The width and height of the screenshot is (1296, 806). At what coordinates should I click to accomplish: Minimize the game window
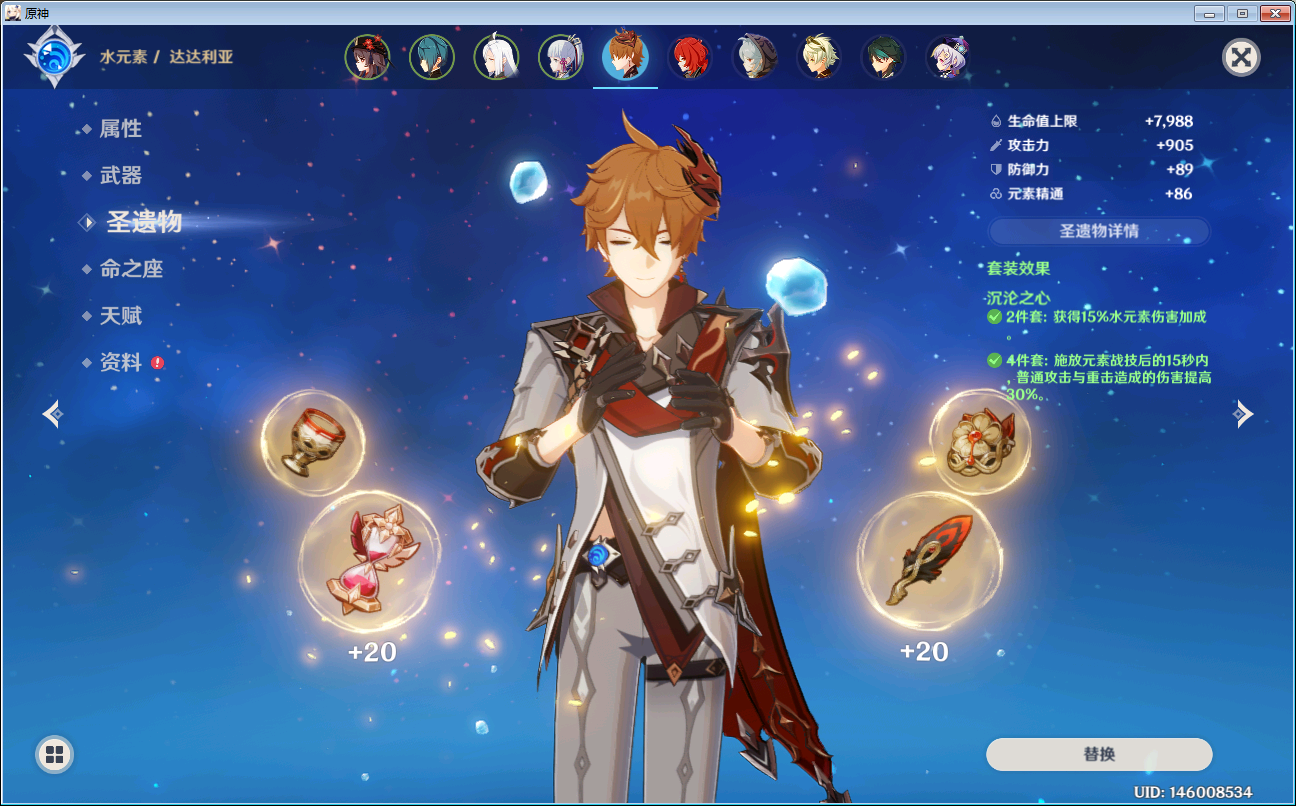coord(1210,13)
